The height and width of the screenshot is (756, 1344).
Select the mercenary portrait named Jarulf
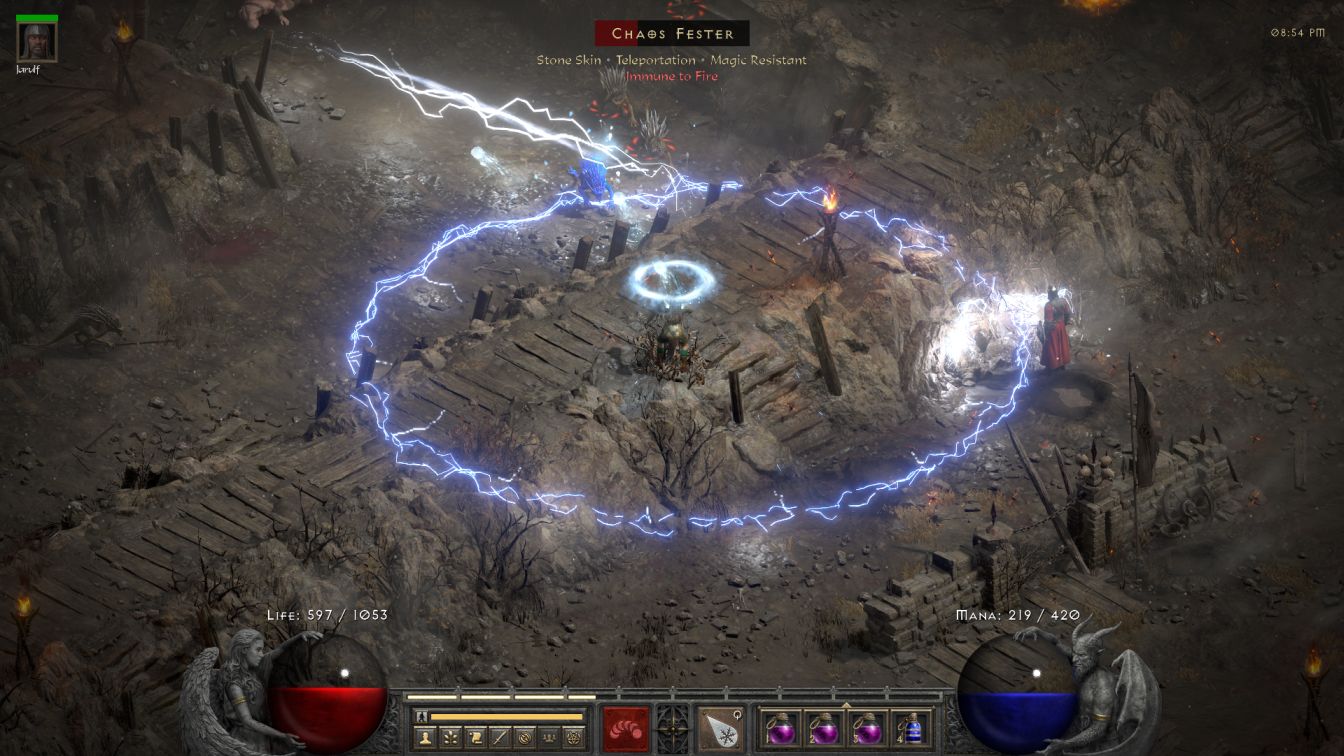(x=37, y=40)
